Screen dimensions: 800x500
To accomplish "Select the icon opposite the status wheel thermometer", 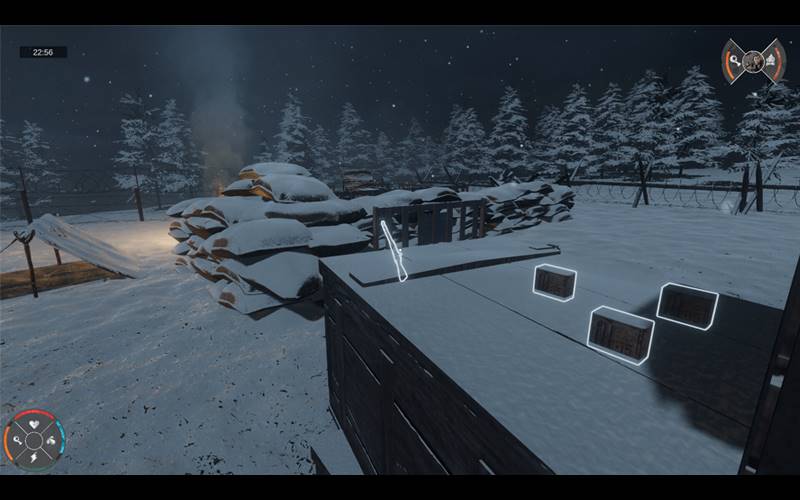I will pos(50,440).
